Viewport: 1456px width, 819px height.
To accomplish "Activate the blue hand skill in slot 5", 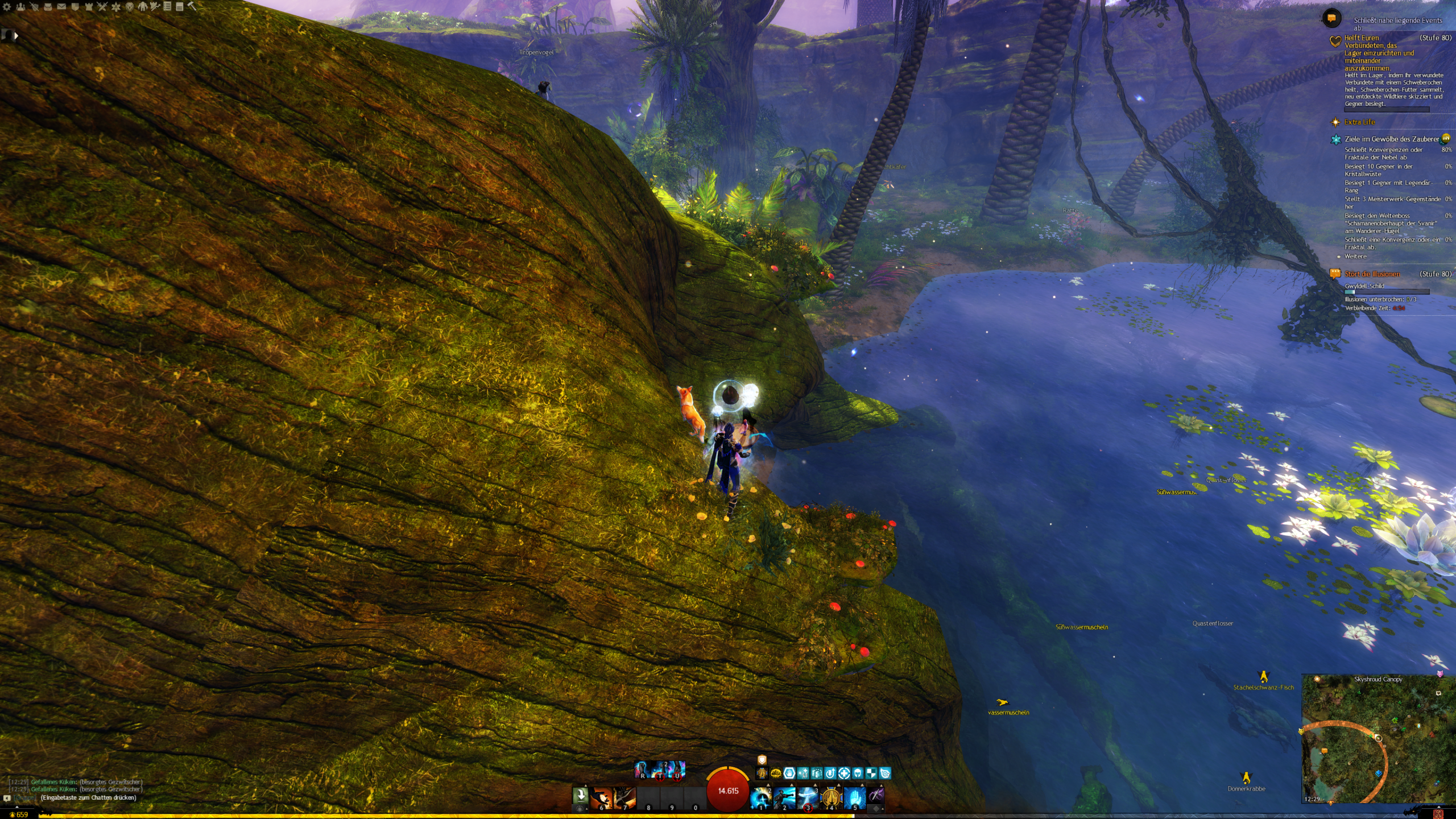I will (x=854, y=798).
